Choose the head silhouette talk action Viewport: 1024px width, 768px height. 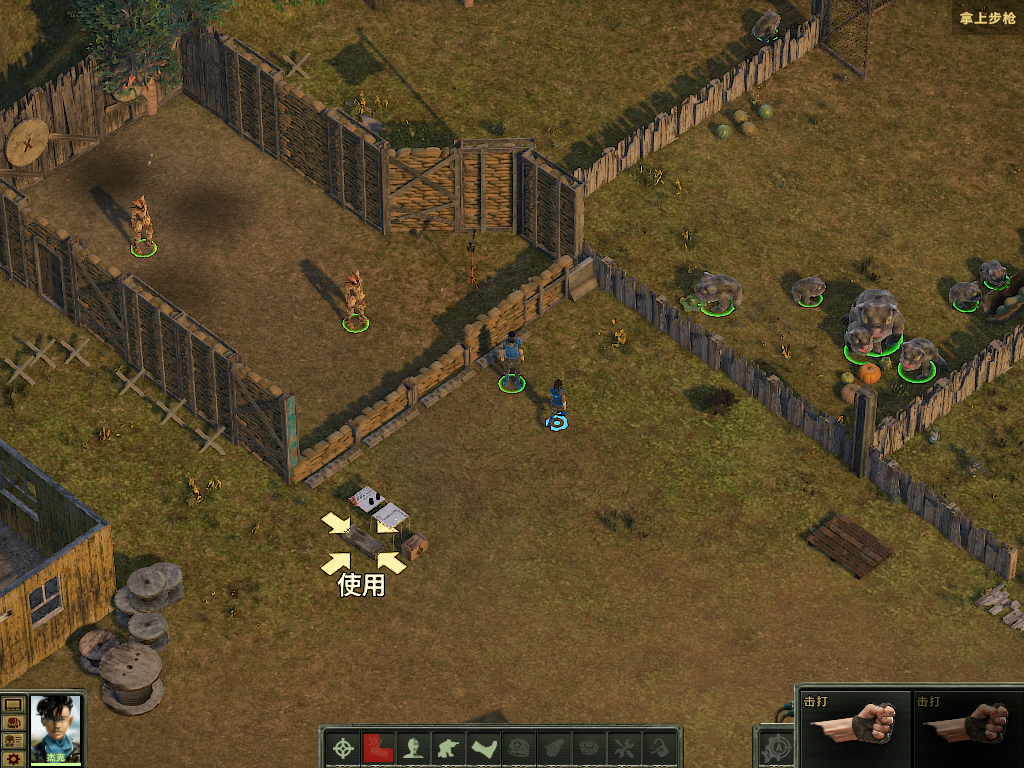(x=413, y=748)
